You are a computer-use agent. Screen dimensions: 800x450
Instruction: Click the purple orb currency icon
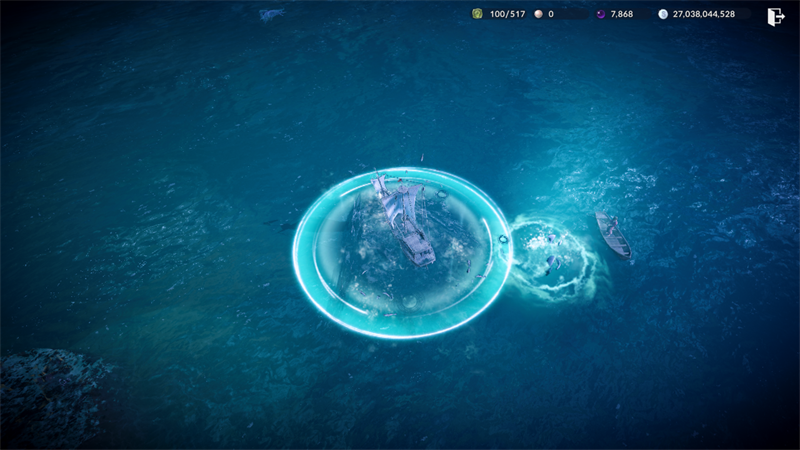[x=601, y=14]
